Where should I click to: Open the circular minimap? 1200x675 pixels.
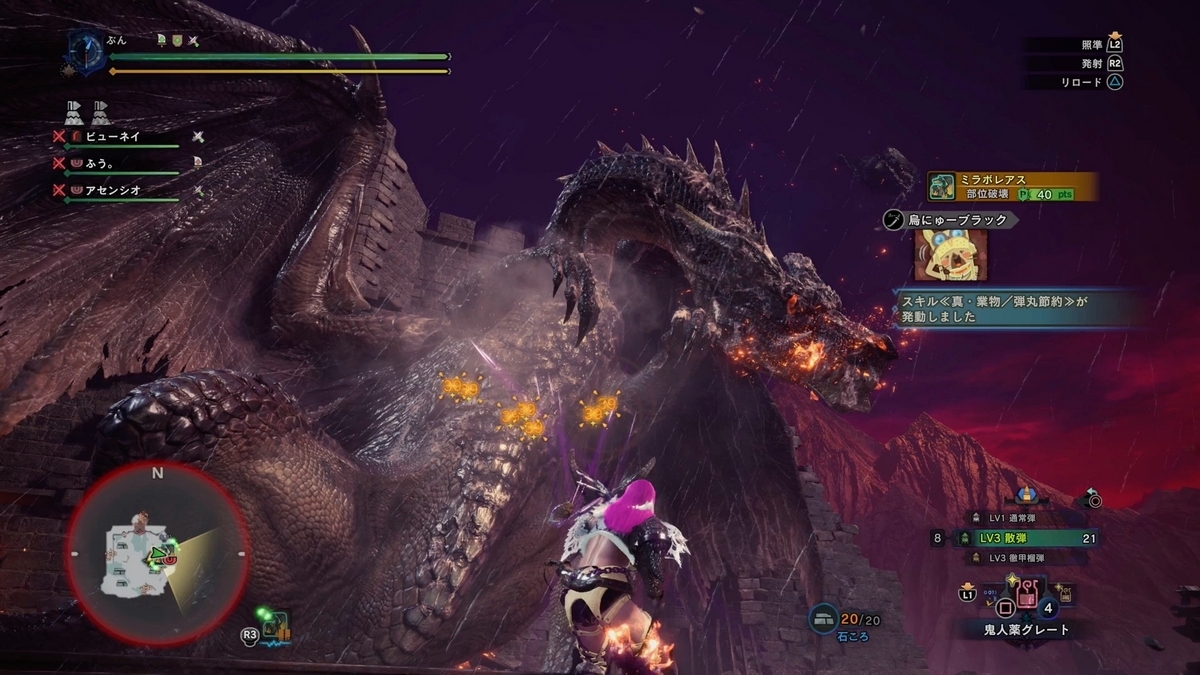[x=157, y=553]
